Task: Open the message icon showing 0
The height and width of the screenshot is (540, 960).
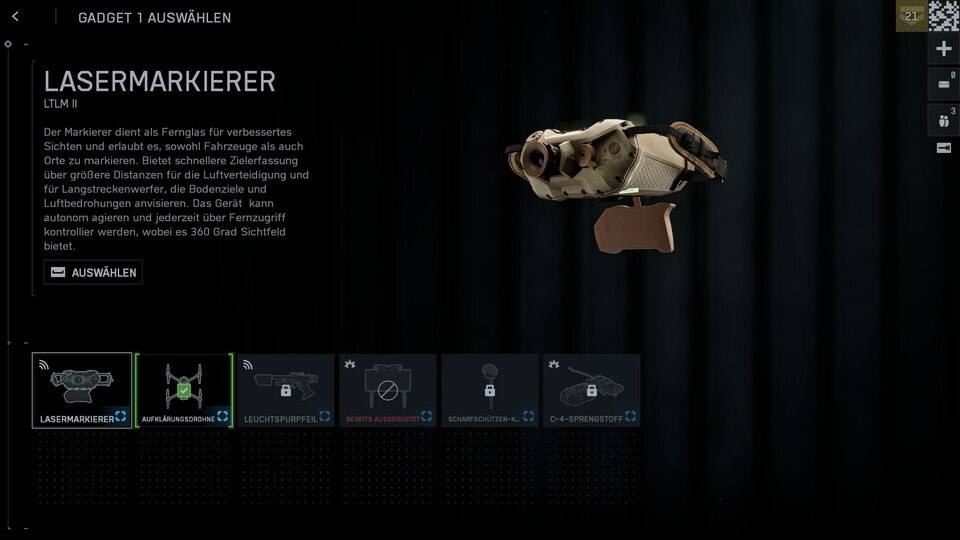Action: 943,84
